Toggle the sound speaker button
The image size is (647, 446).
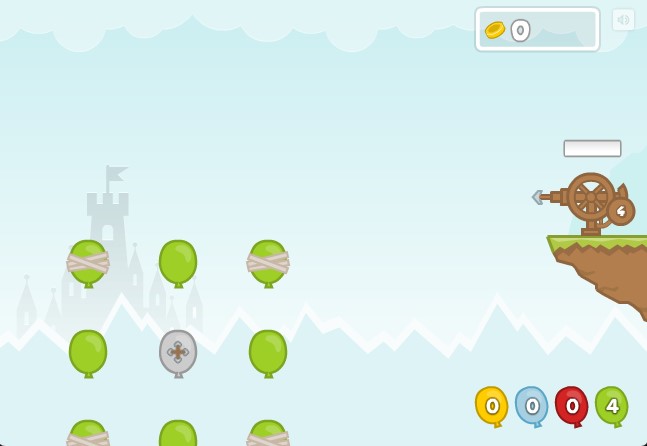(x=623, y=20)
